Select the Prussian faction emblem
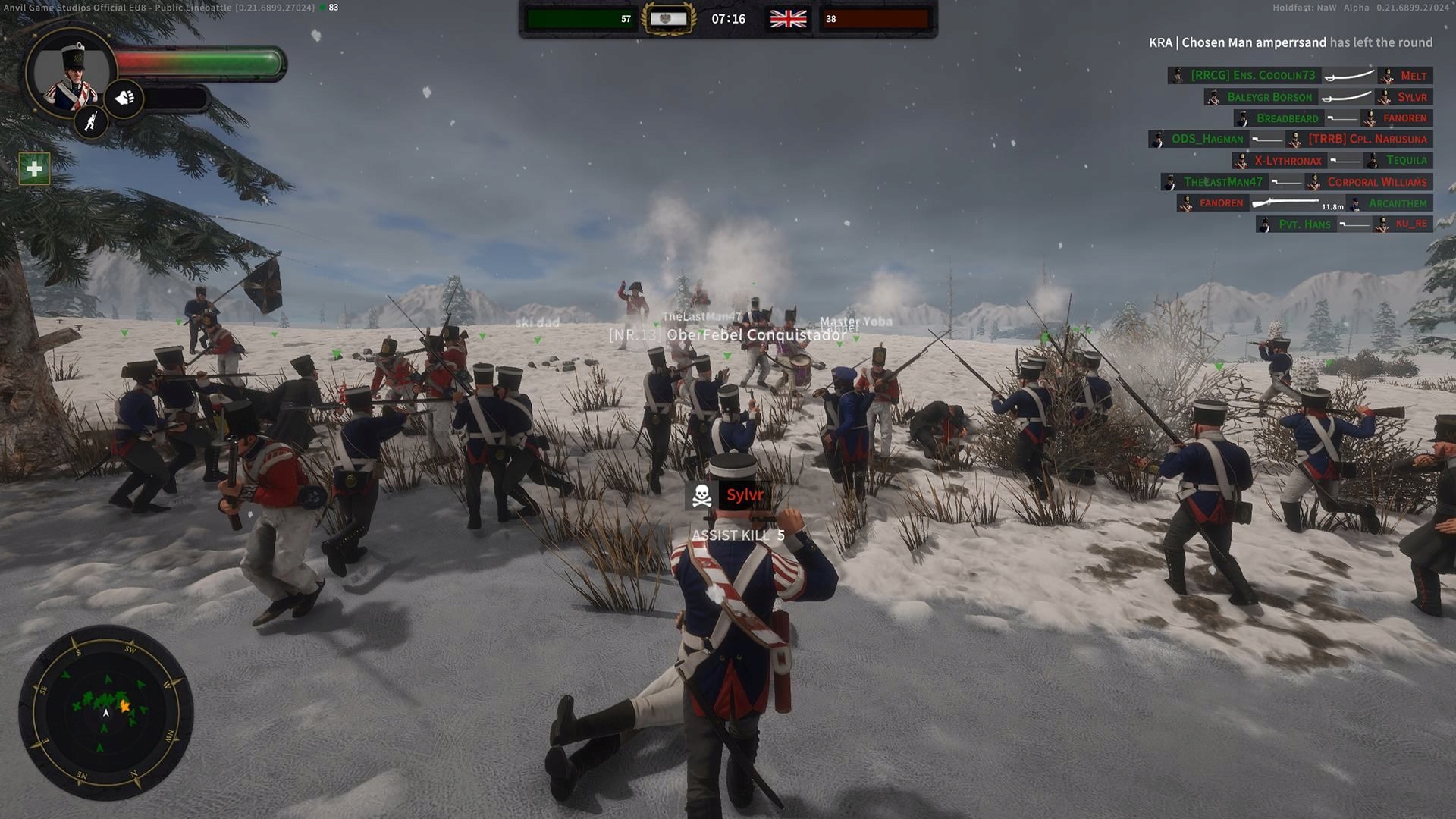Screen dimensions: 1456x819 pyautogui.click(x=668, y=19)
